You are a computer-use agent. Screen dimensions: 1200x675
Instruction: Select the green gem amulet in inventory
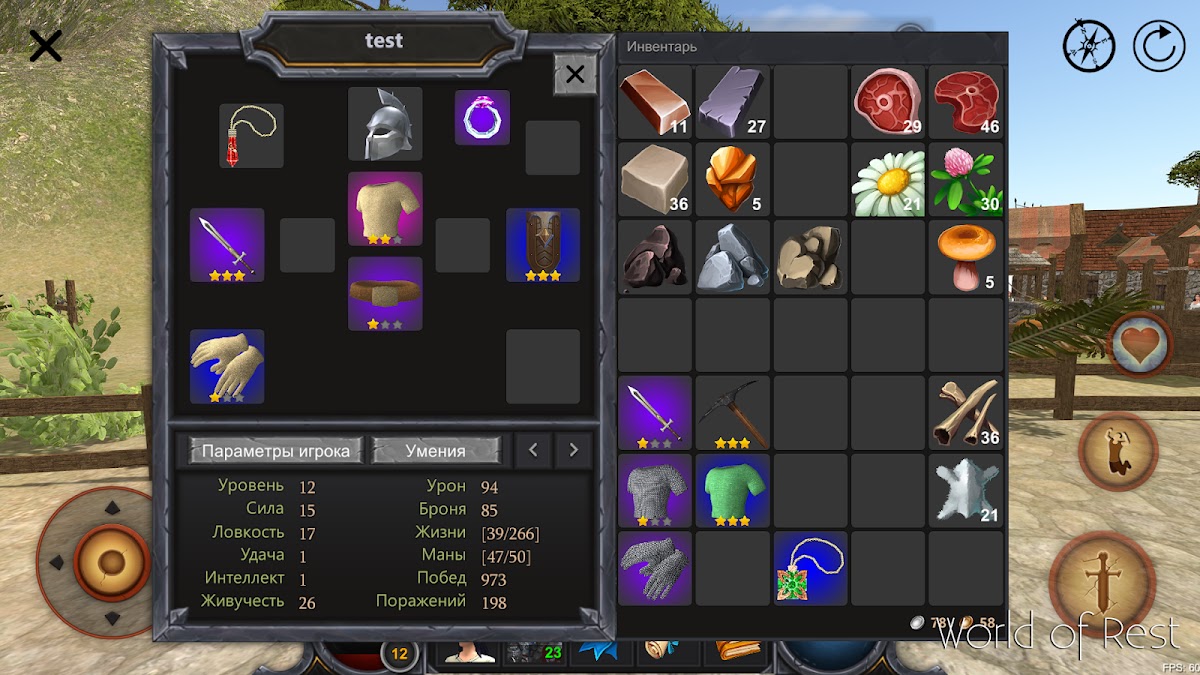(811, 568)
